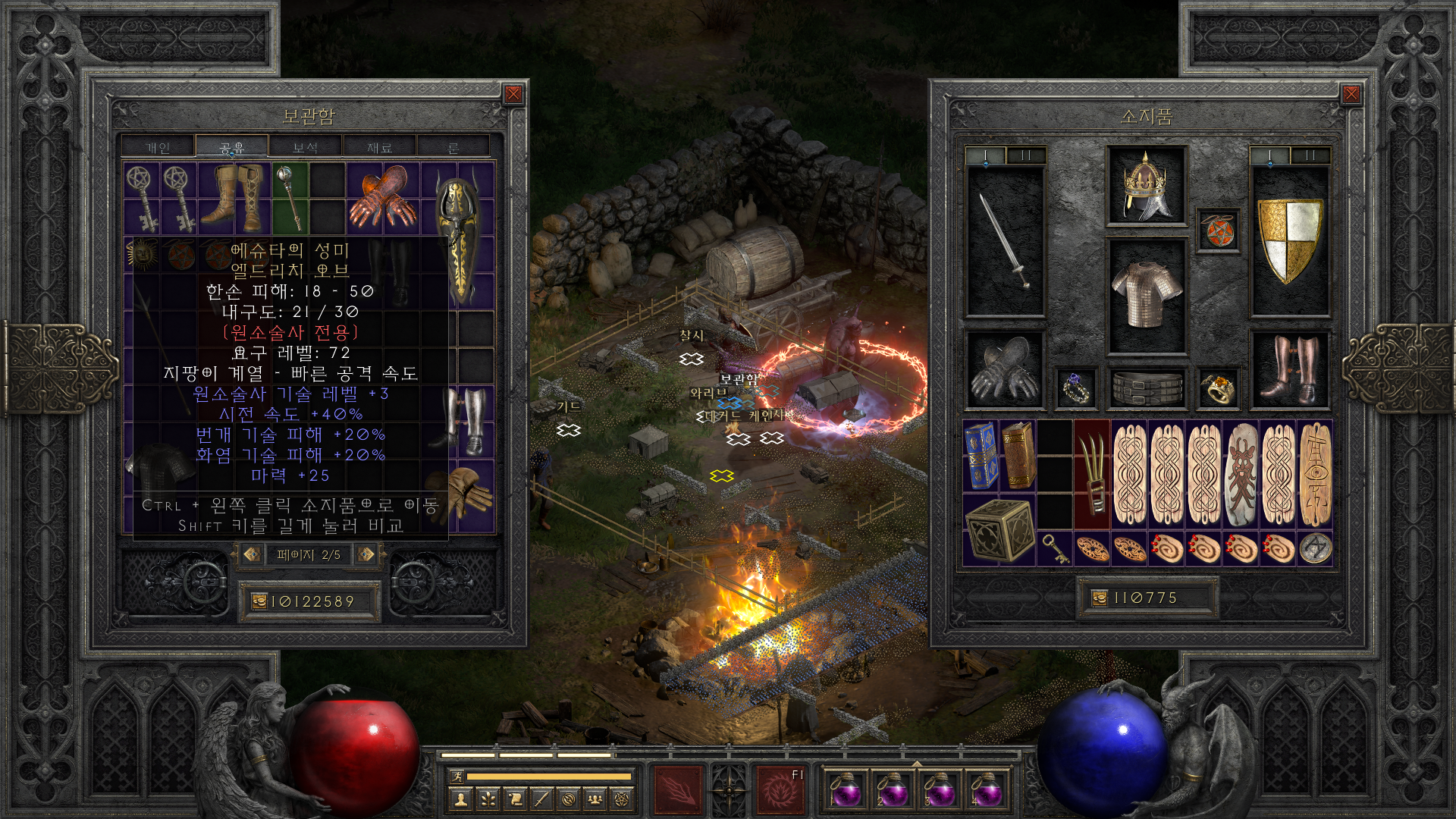Click the inventory gold amount button
Viewport: 1456px width, 819px height.
(x=1100, y=598)
